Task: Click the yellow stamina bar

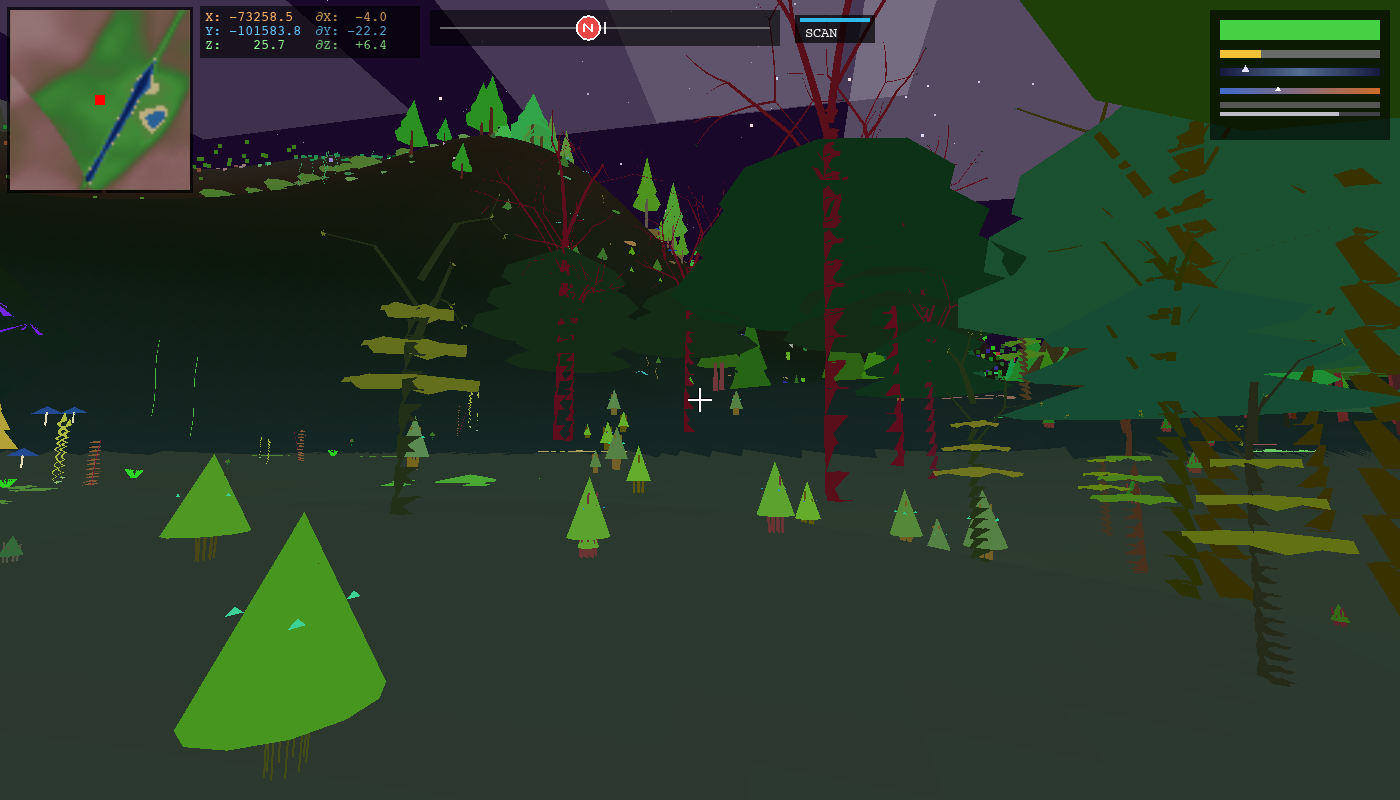Action: tap(1240, 54)
